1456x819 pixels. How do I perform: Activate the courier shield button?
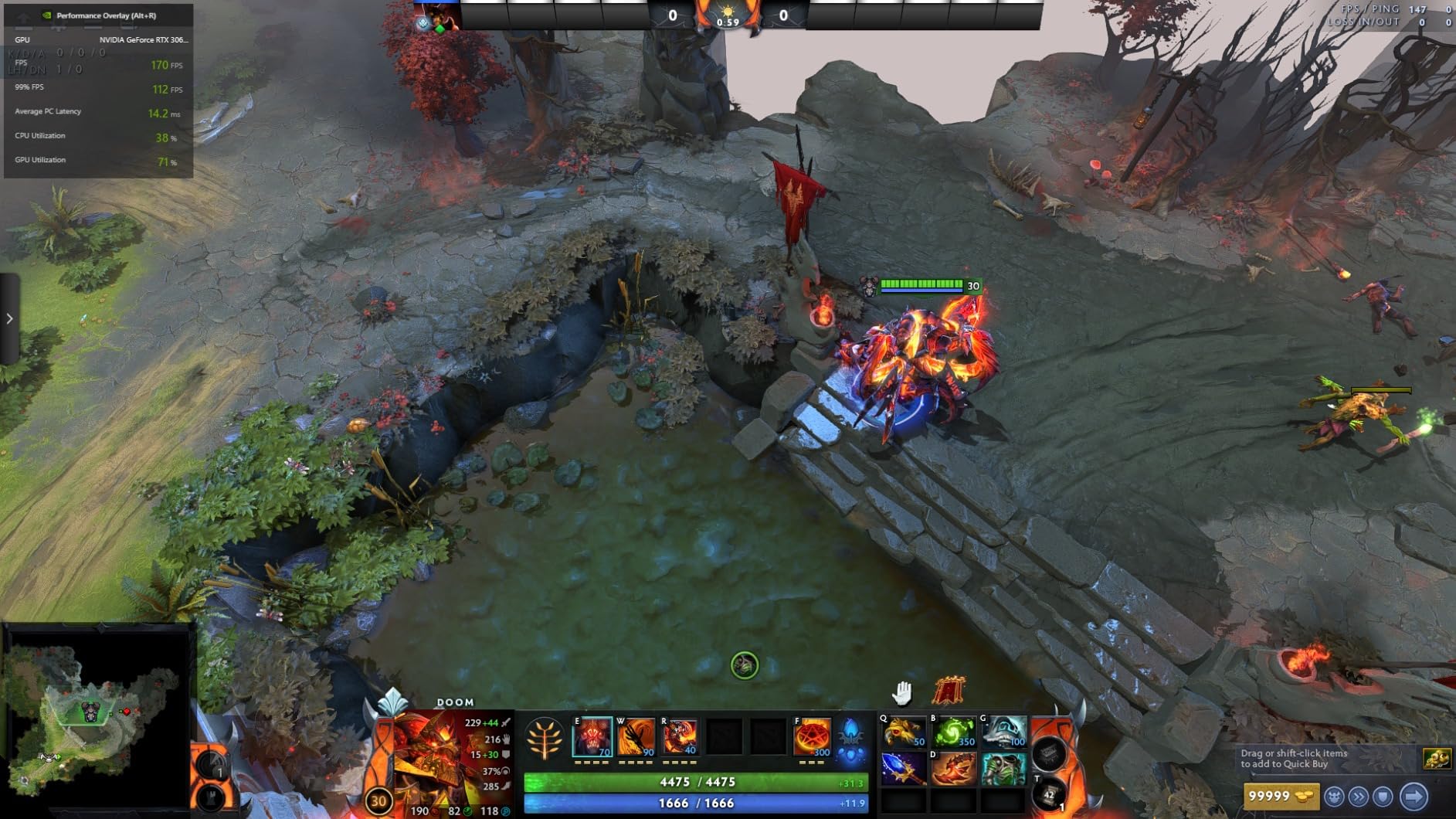point(1383,796)
